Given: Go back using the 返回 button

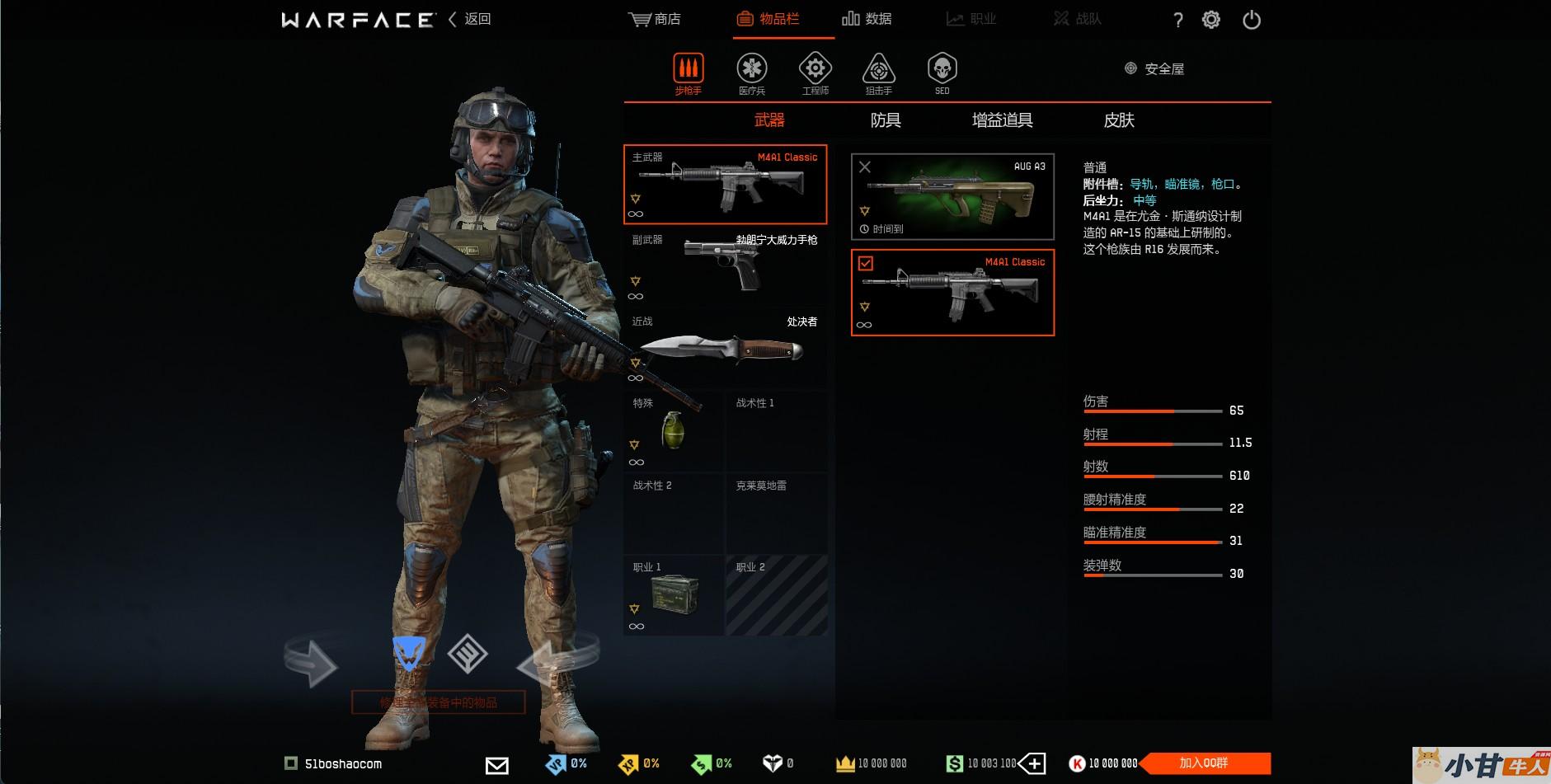Looking at the screenshot, I should [x=470, y=19].
